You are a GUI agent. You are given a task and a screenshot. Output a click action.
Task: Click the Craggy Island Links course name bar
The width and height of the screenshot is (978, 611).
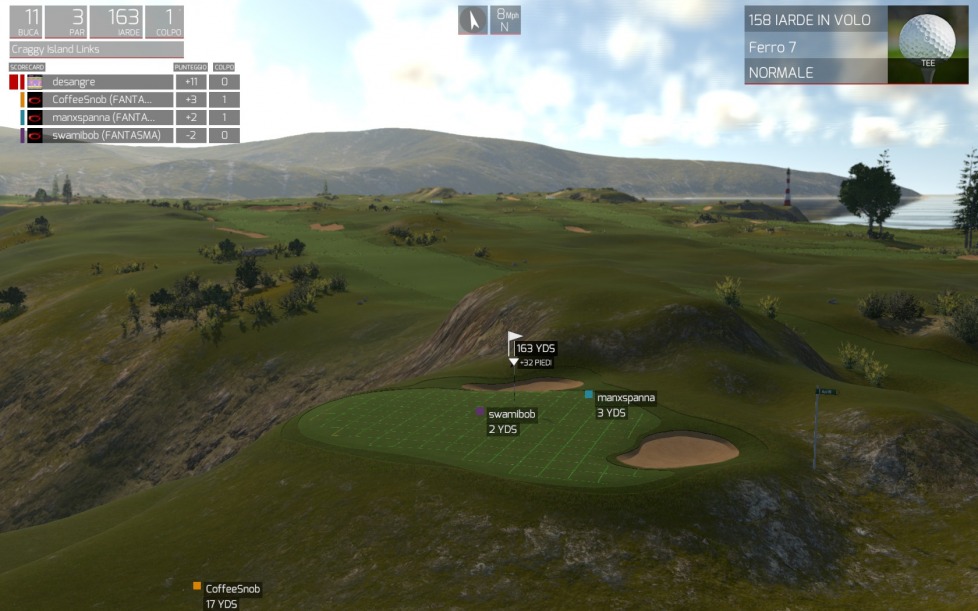click(x=97, y=49)
